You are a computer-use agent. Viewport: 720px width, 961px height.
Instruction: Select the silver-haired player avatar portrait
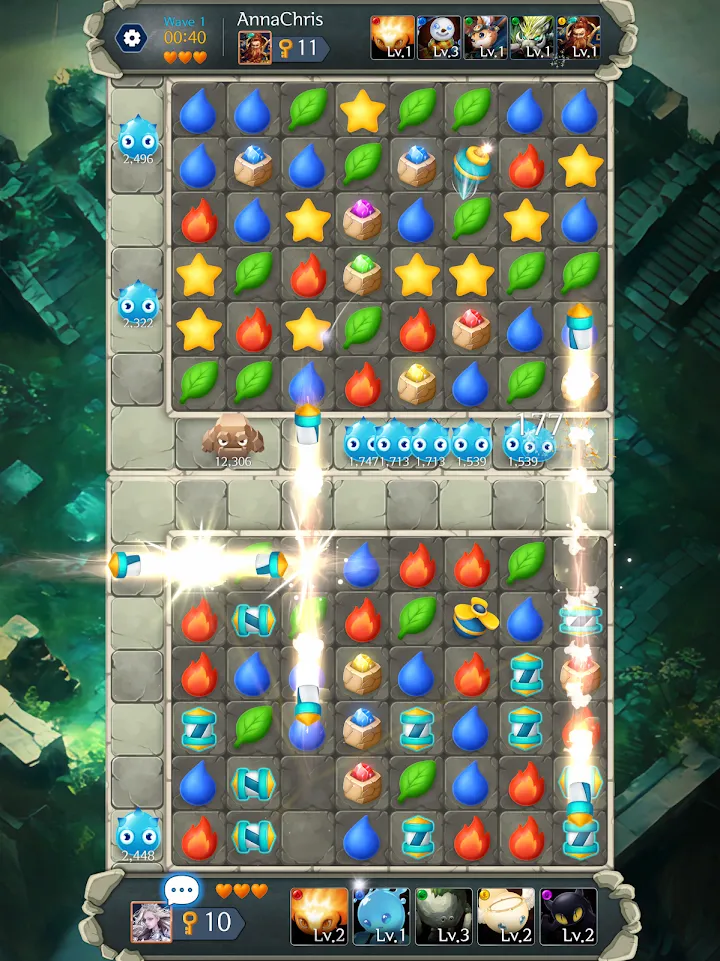coord(148,920)
